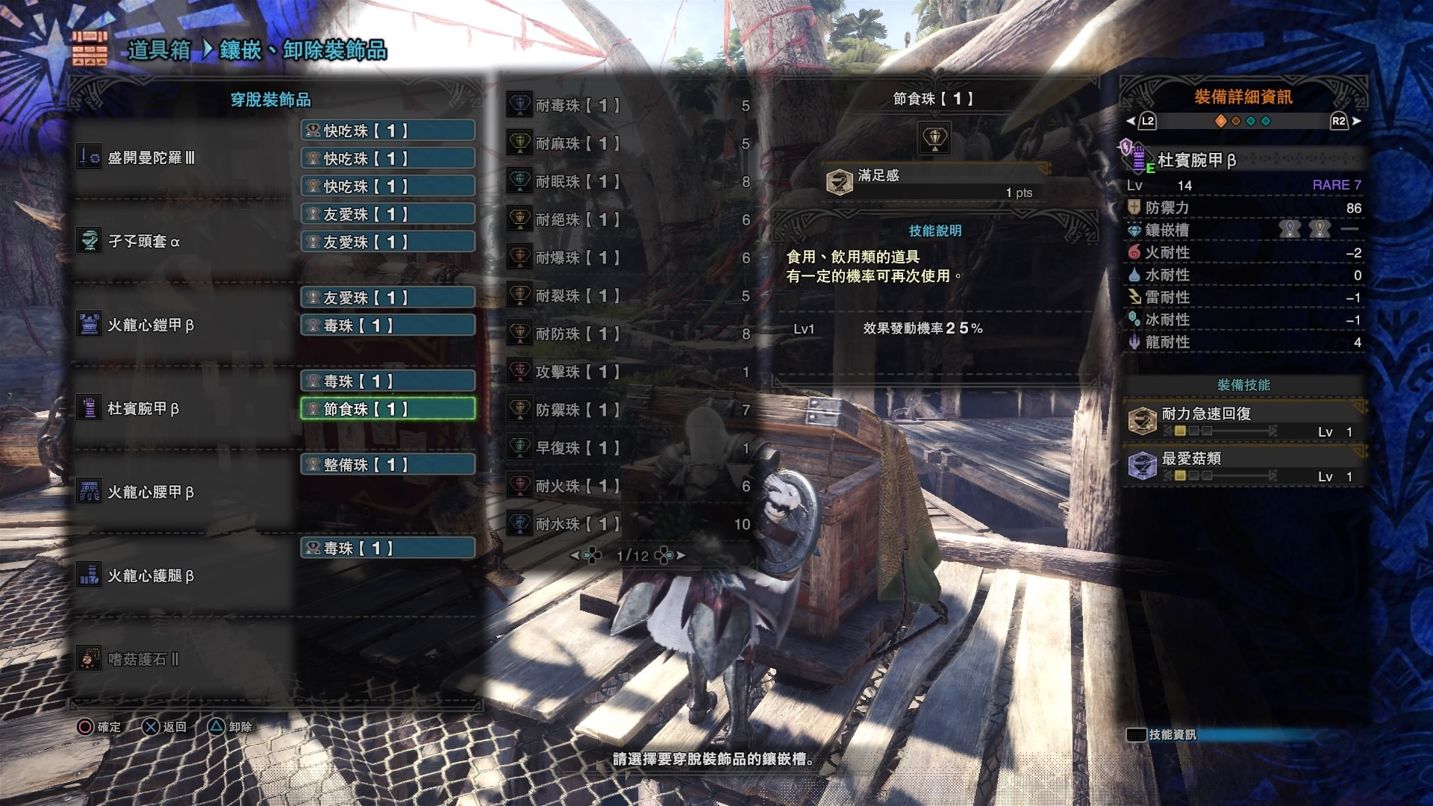
Task: Select the 攻擊珠 attack jewel
Action: 627,372
